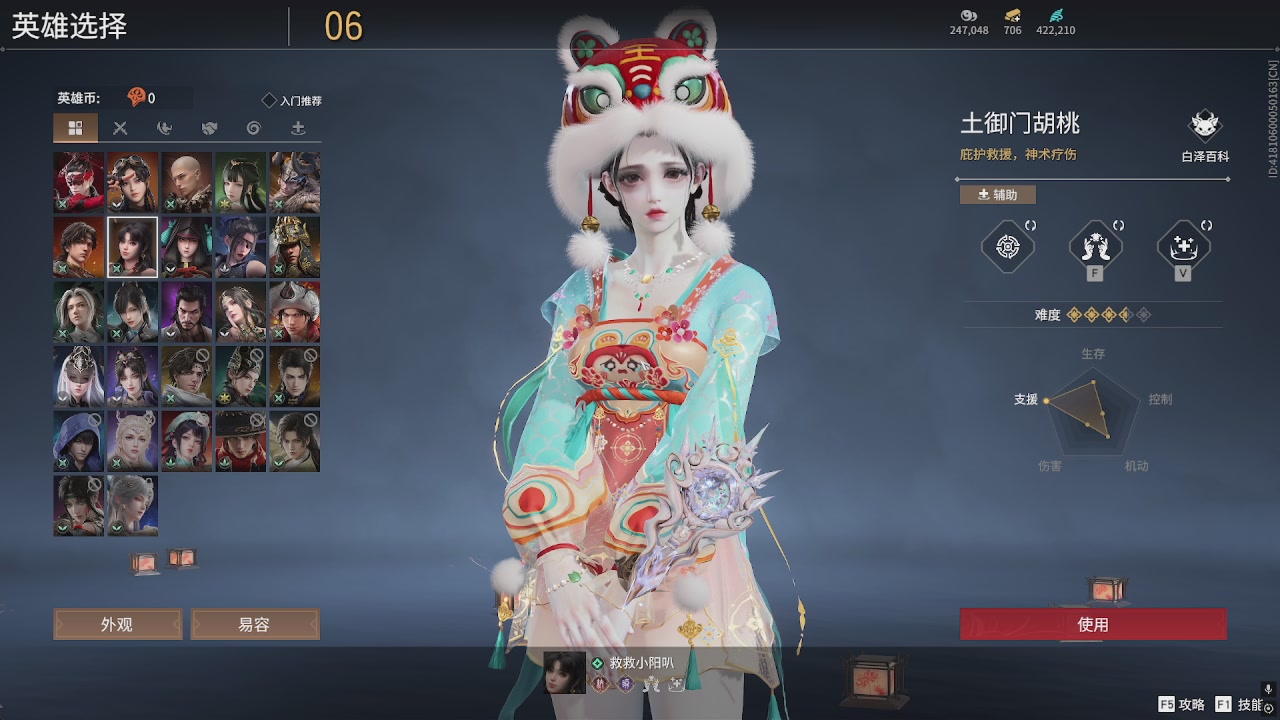Select the handshake support hero filter

[x=208, y=128]
